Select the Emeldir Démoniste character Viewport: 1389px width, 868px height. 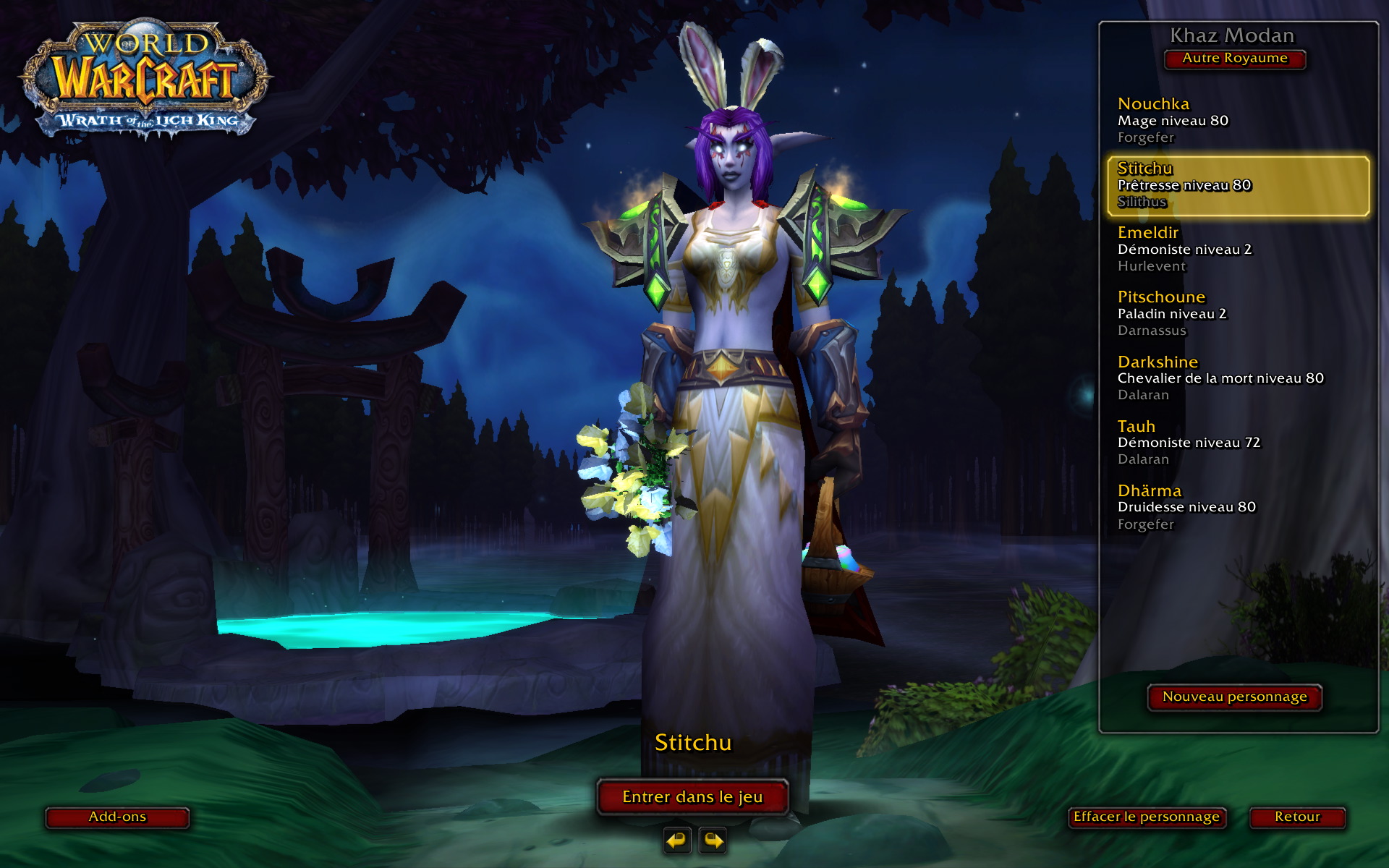point(1237,249)
